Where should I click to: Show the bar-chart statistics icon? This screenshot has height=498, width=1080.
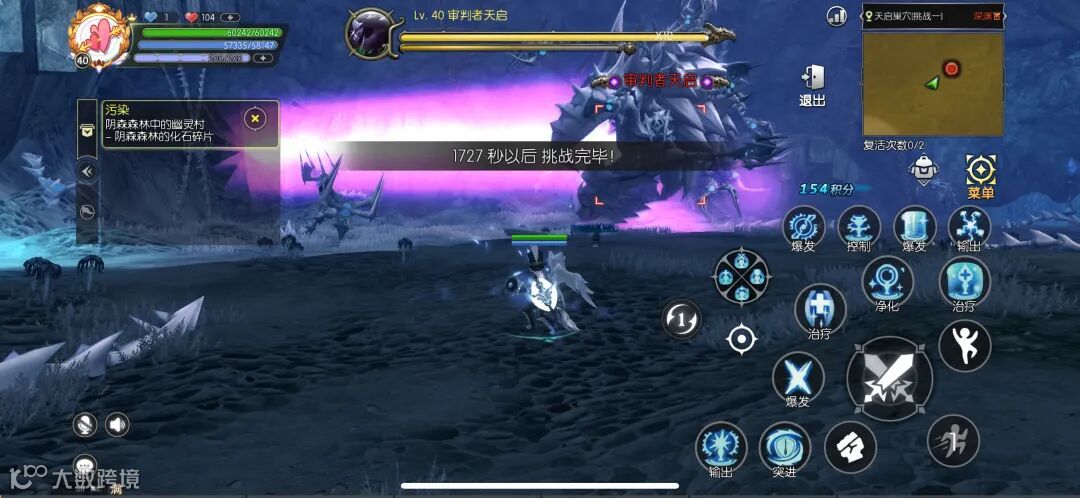click(837, 16)
